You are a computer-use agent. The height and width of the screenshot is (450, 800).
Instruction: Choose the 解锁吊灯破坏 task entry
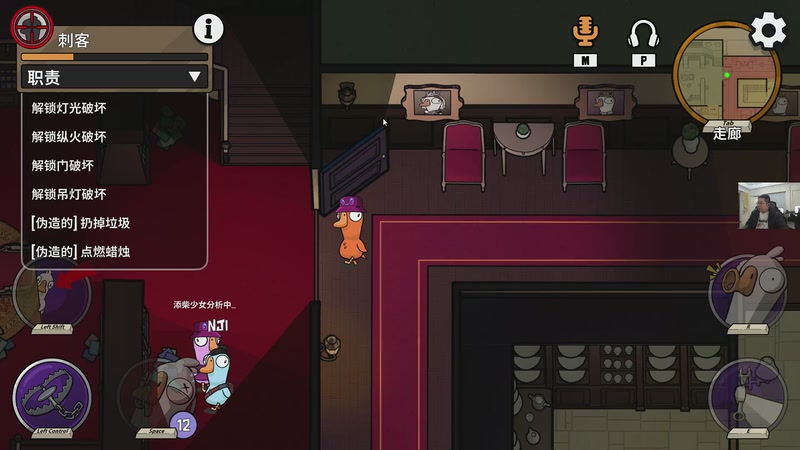(69, 194)
